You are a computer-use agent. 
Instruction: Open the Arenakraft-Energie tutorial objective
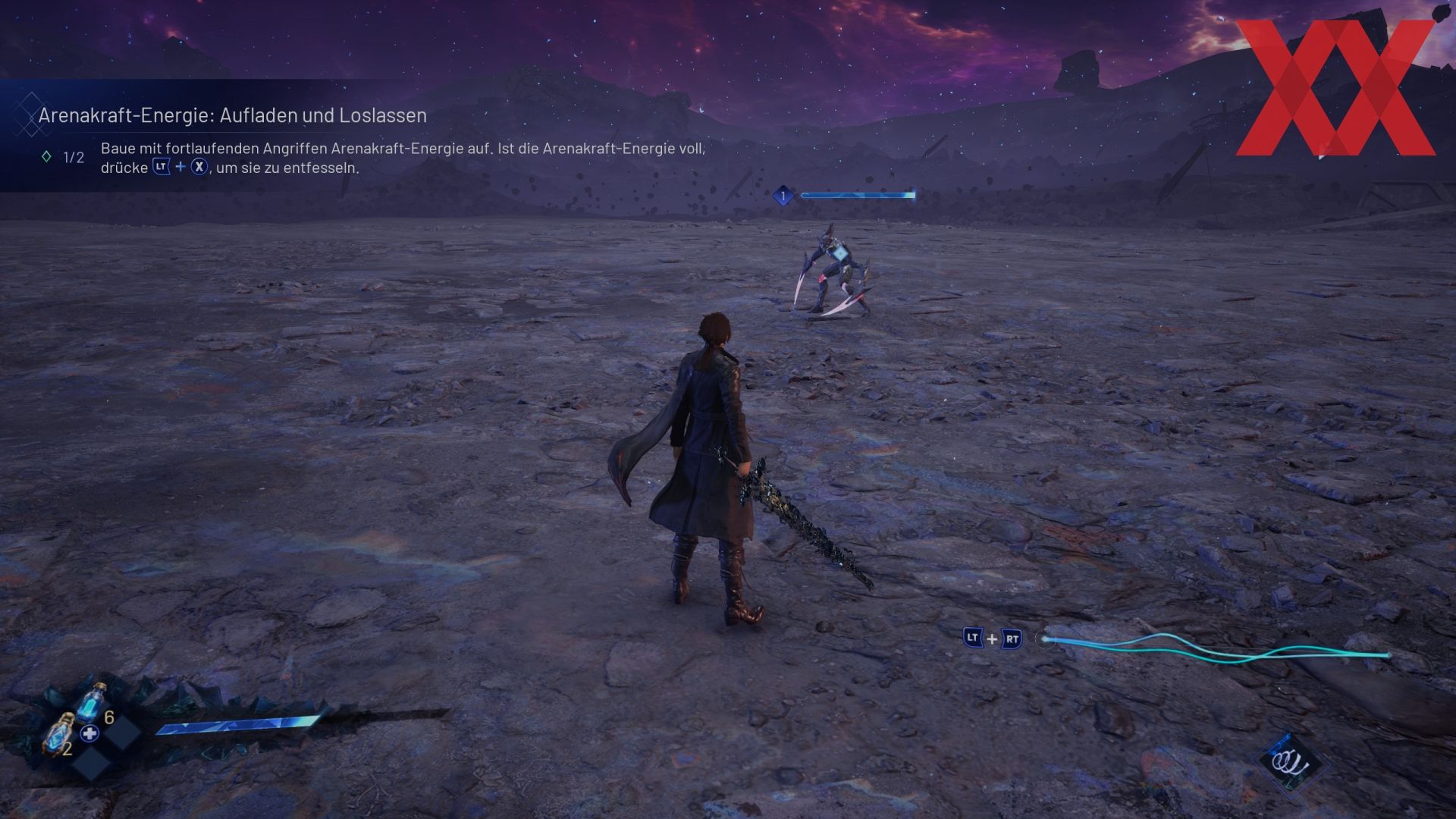coord(232,115)
